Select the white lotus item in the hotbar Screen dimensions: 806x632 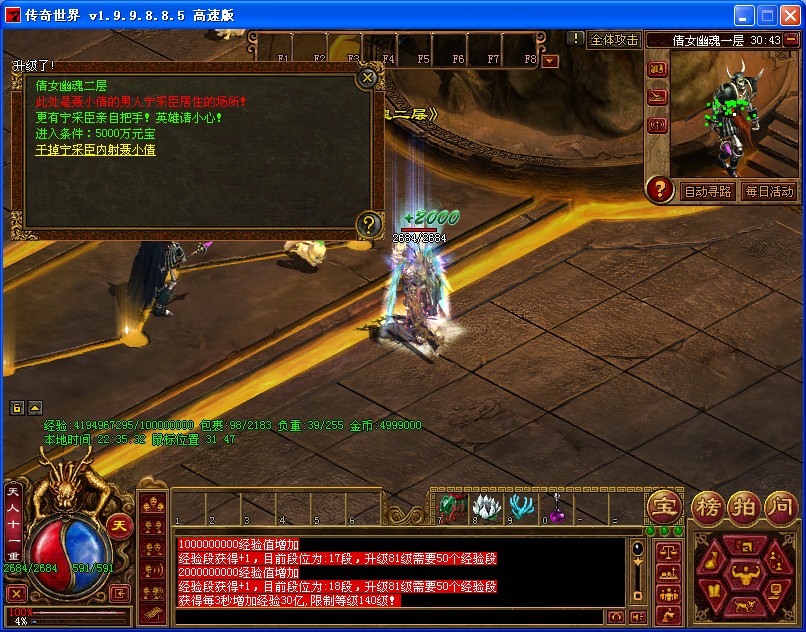point(489,507)
